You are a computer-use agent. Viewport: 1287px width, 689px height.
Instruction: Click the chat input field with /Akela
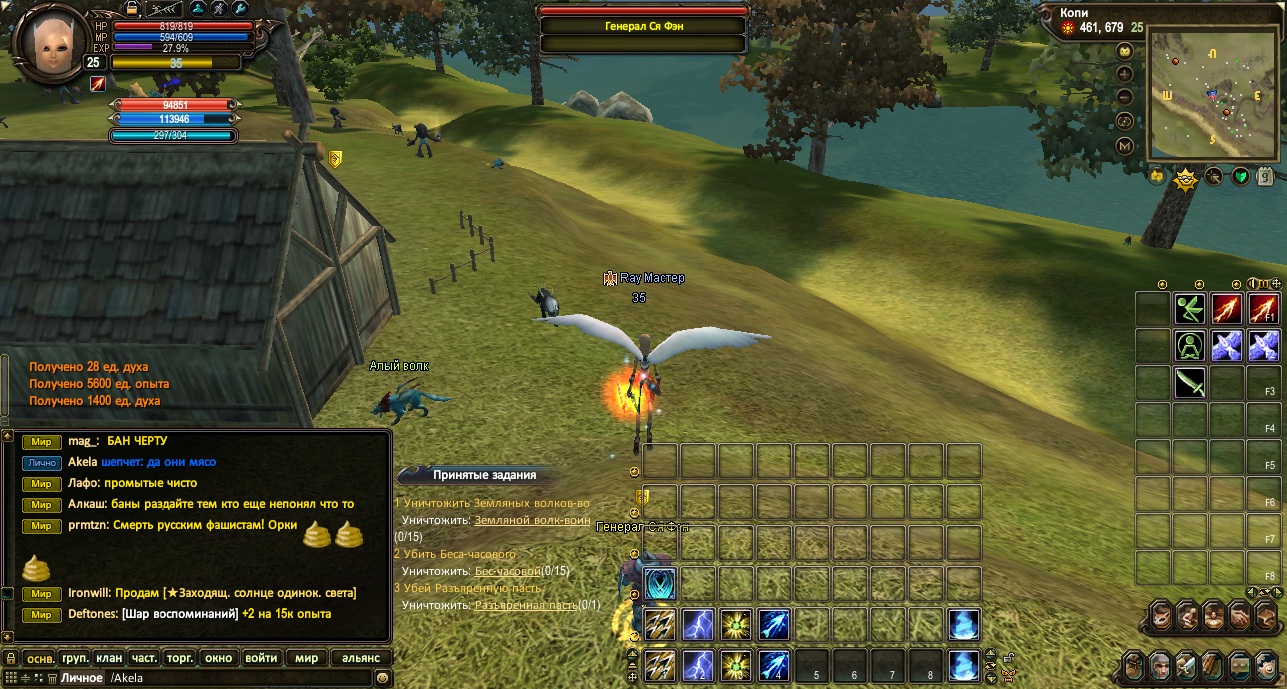click(230, 678)
